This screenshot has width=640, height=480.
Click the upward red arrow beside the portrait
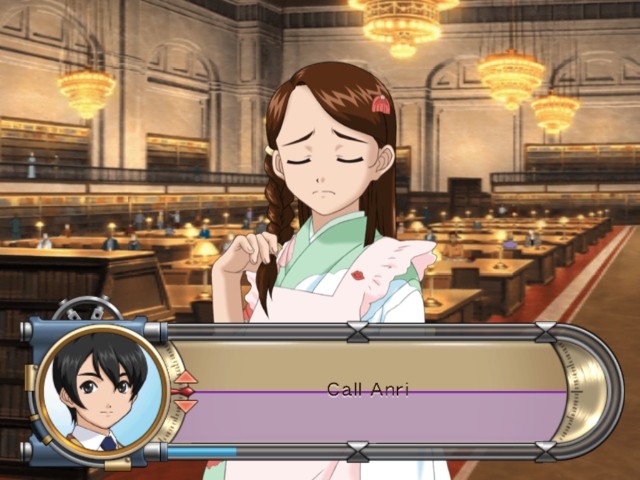pyautogui.click(x=186, y=377)
